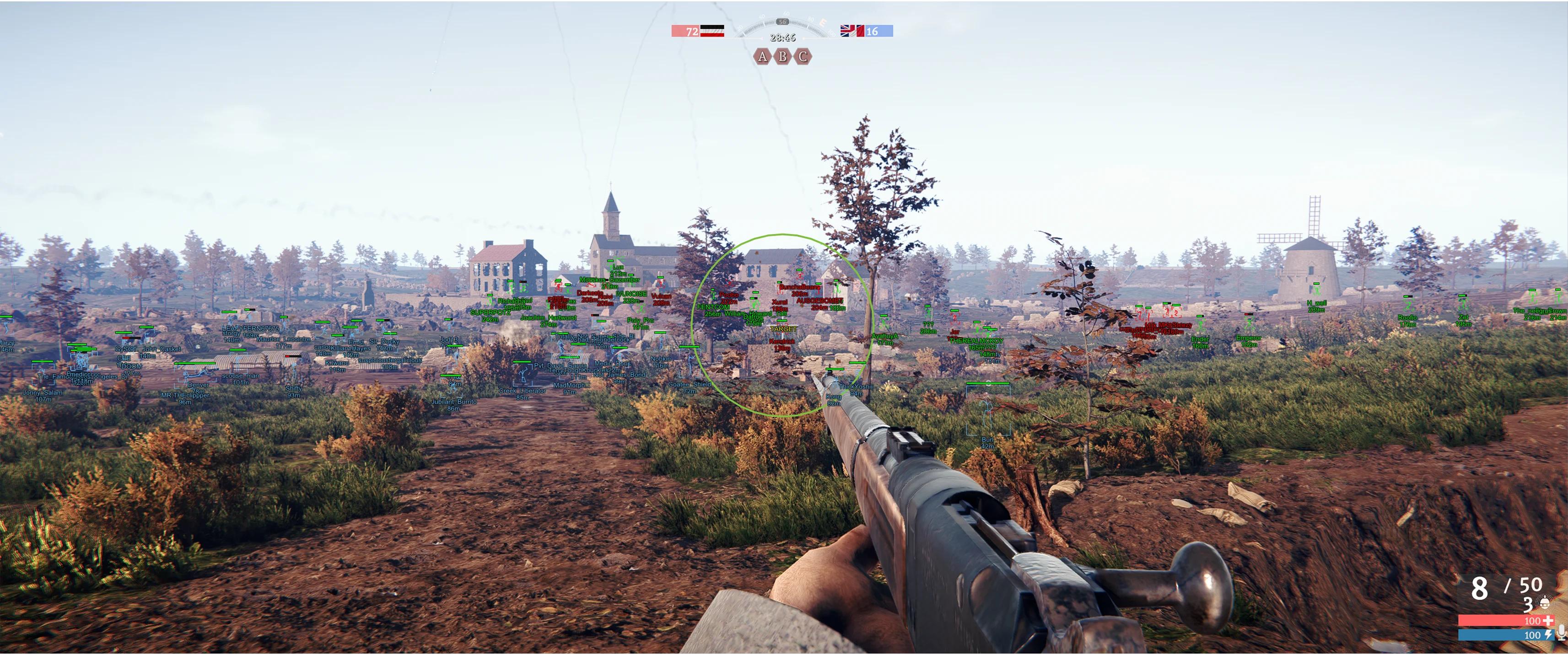Click the German Empire team flag
The width and height of the screenshot is (1568, 655).
pos(711,31)
